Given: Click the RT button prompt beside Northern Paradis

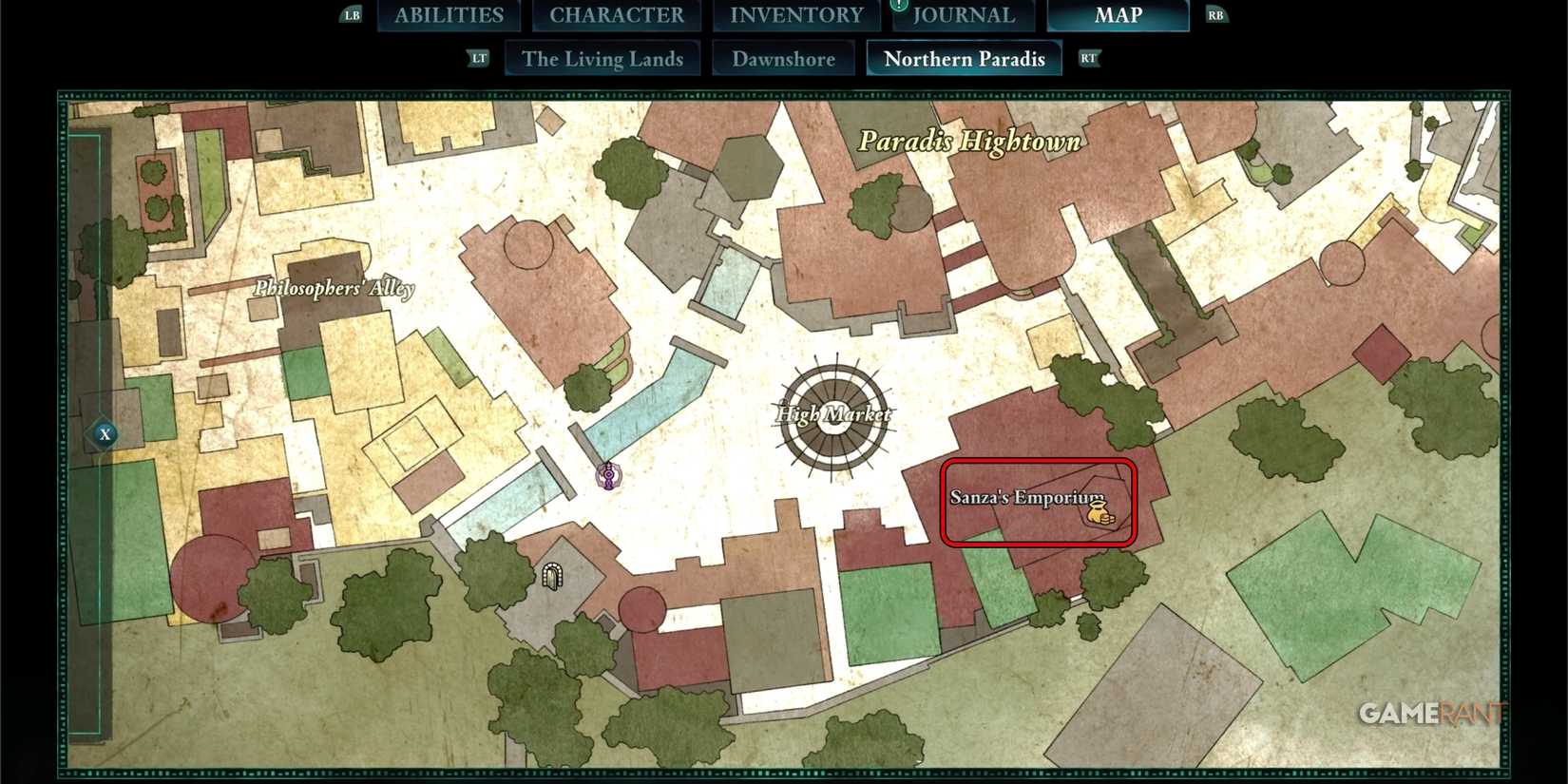Looking at the screenshot, I should pyautogui.click(x=1089, y=58).
